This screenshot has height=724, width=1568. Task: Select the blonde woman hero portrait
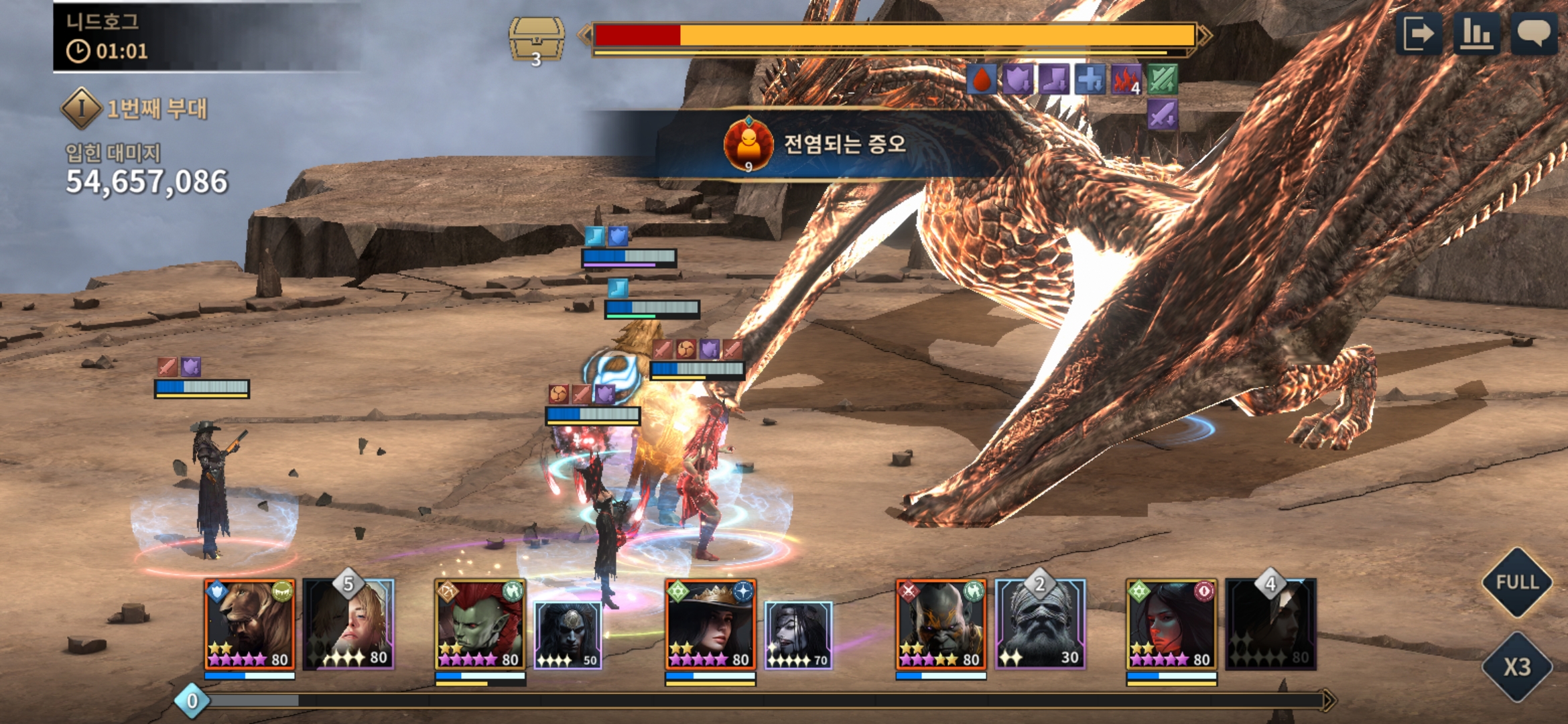(350, 625)
